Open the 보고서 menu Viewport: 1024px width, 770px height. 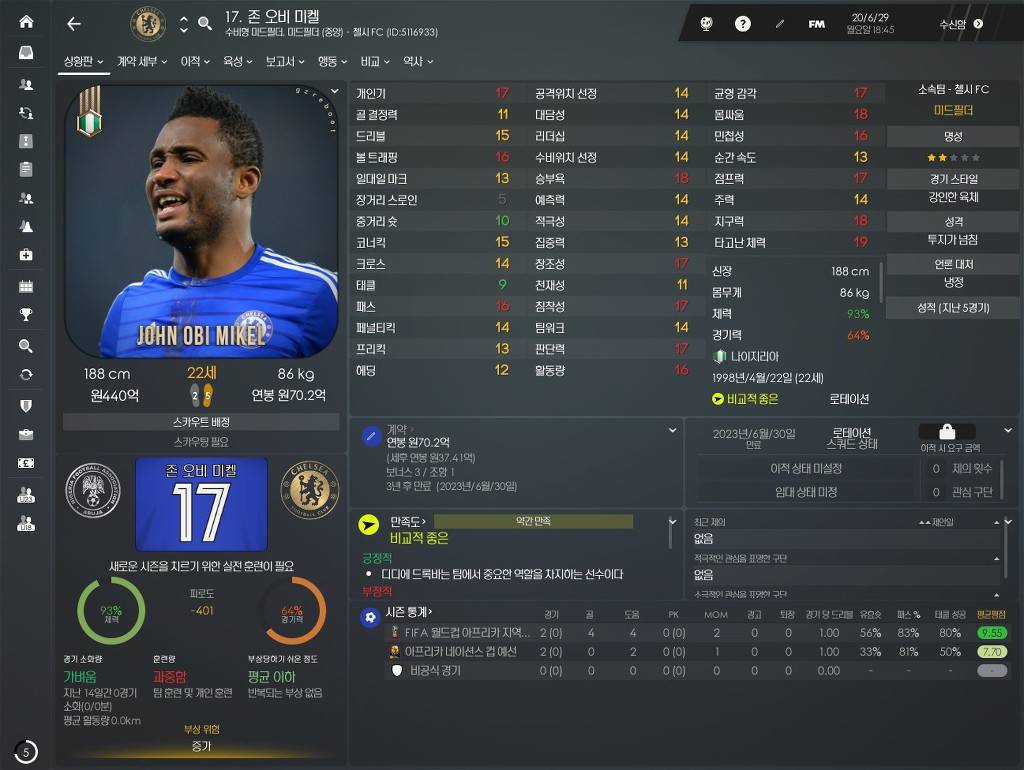pyautogui.click(x=284, y=62)
